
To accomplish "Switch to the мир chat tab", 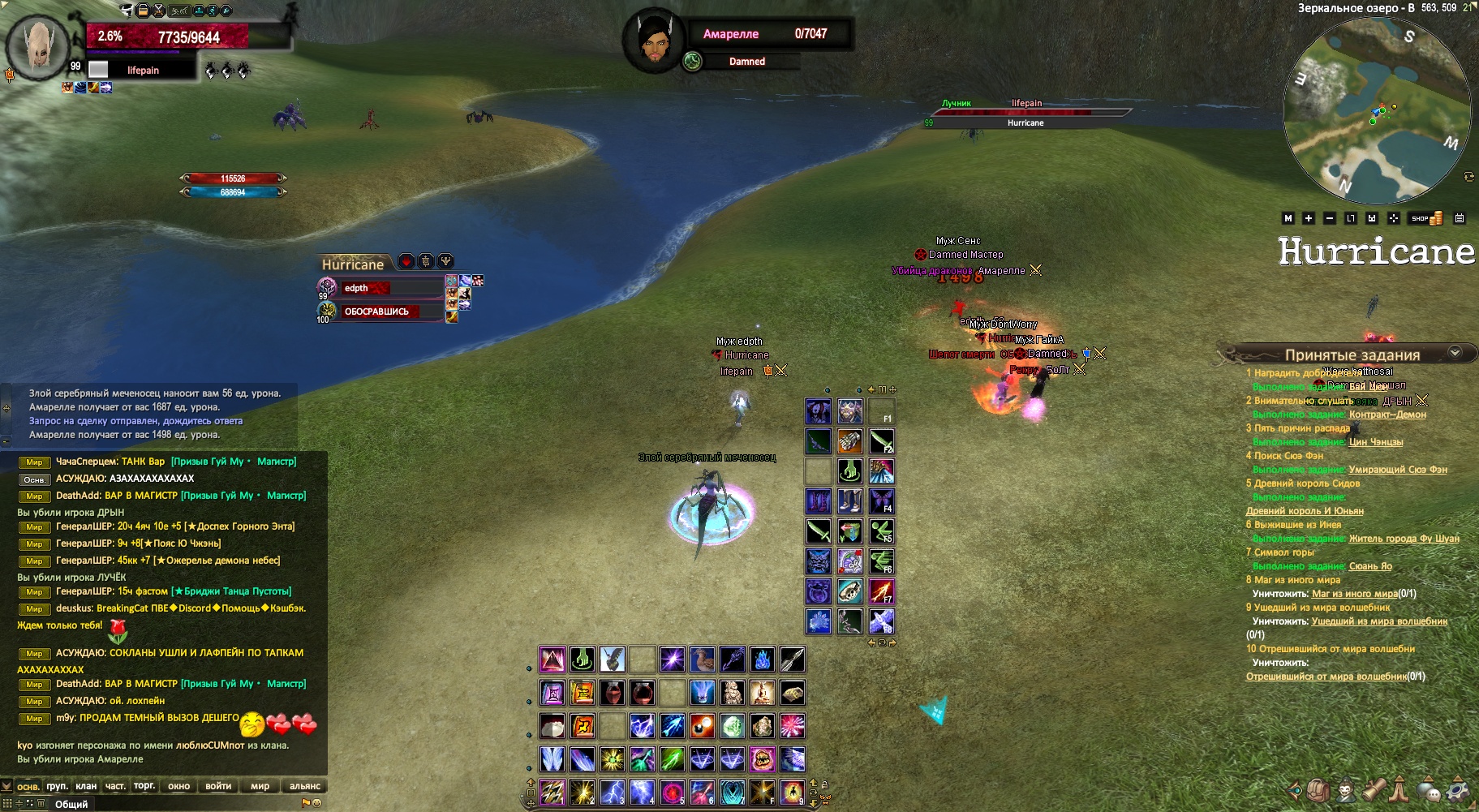I will click(260, 786).
